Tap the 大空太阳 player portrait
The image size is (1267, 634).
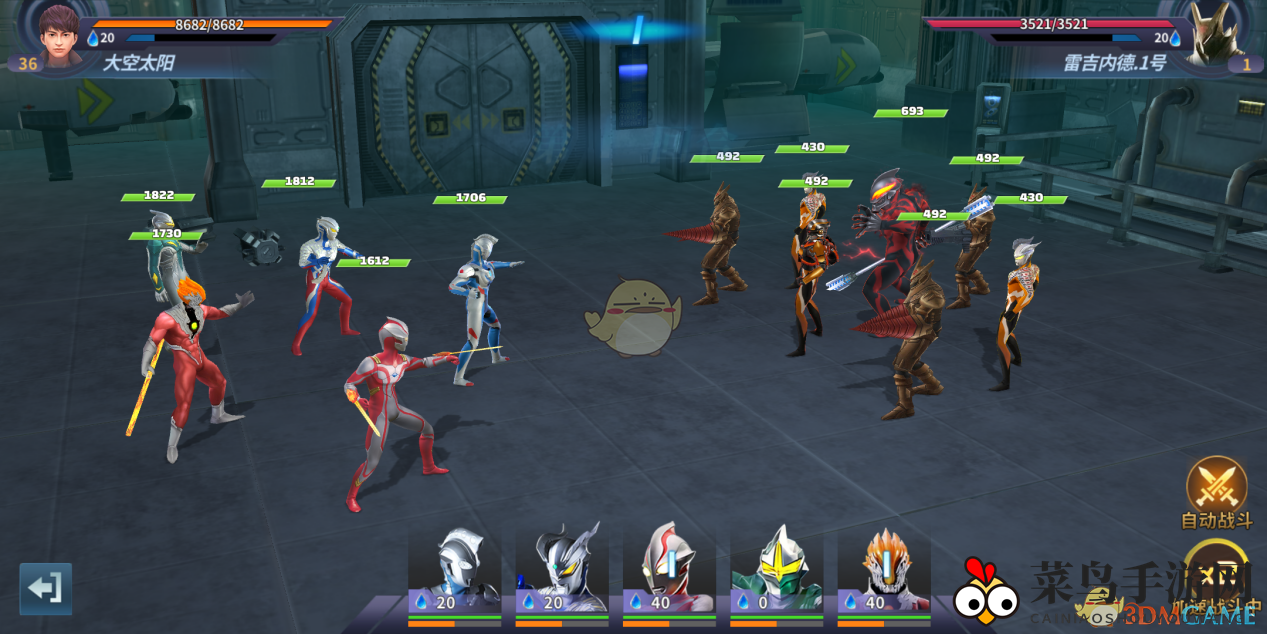[x=60, y=34]
